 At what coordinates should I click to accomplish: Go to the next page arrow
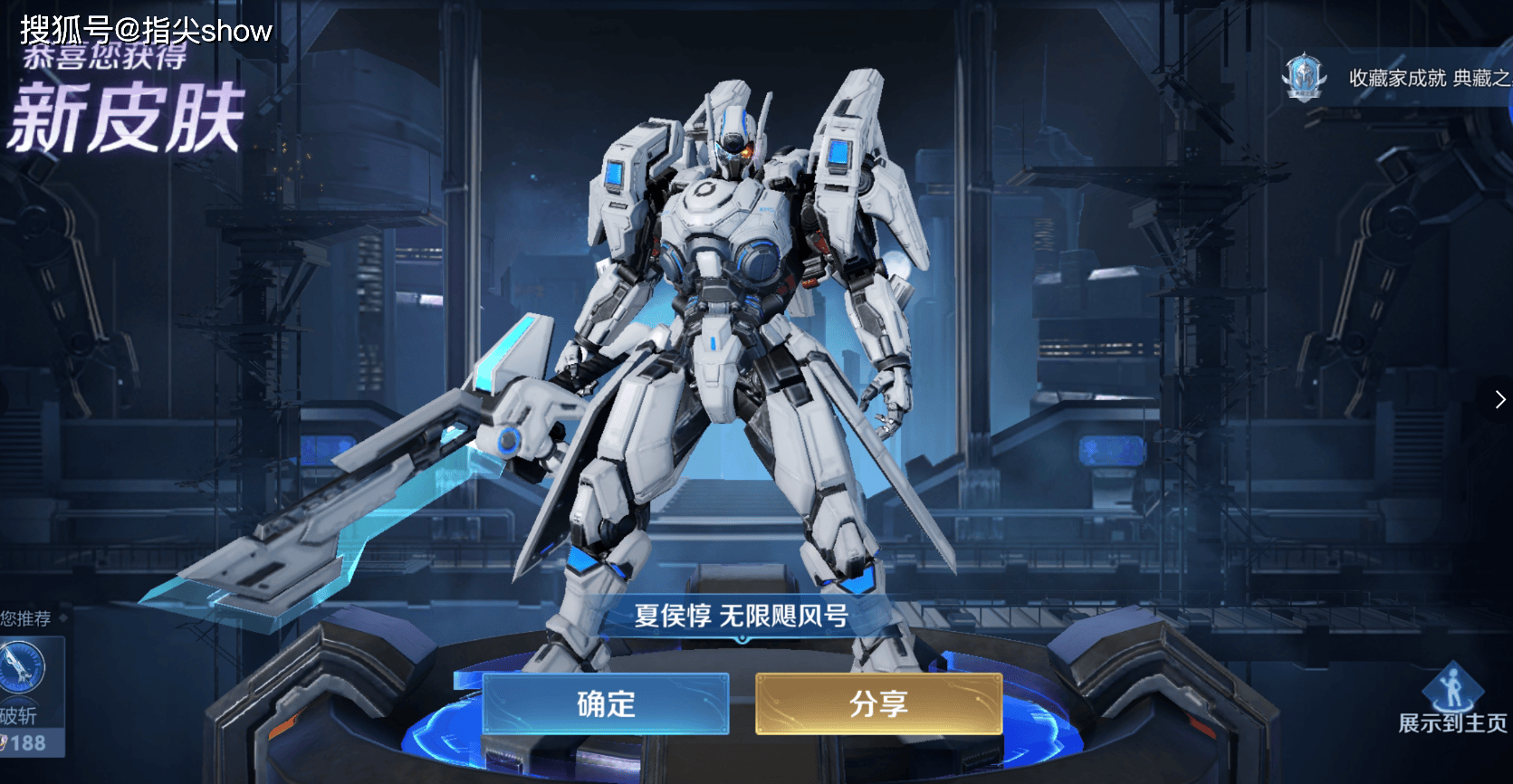pos(1499,399)
